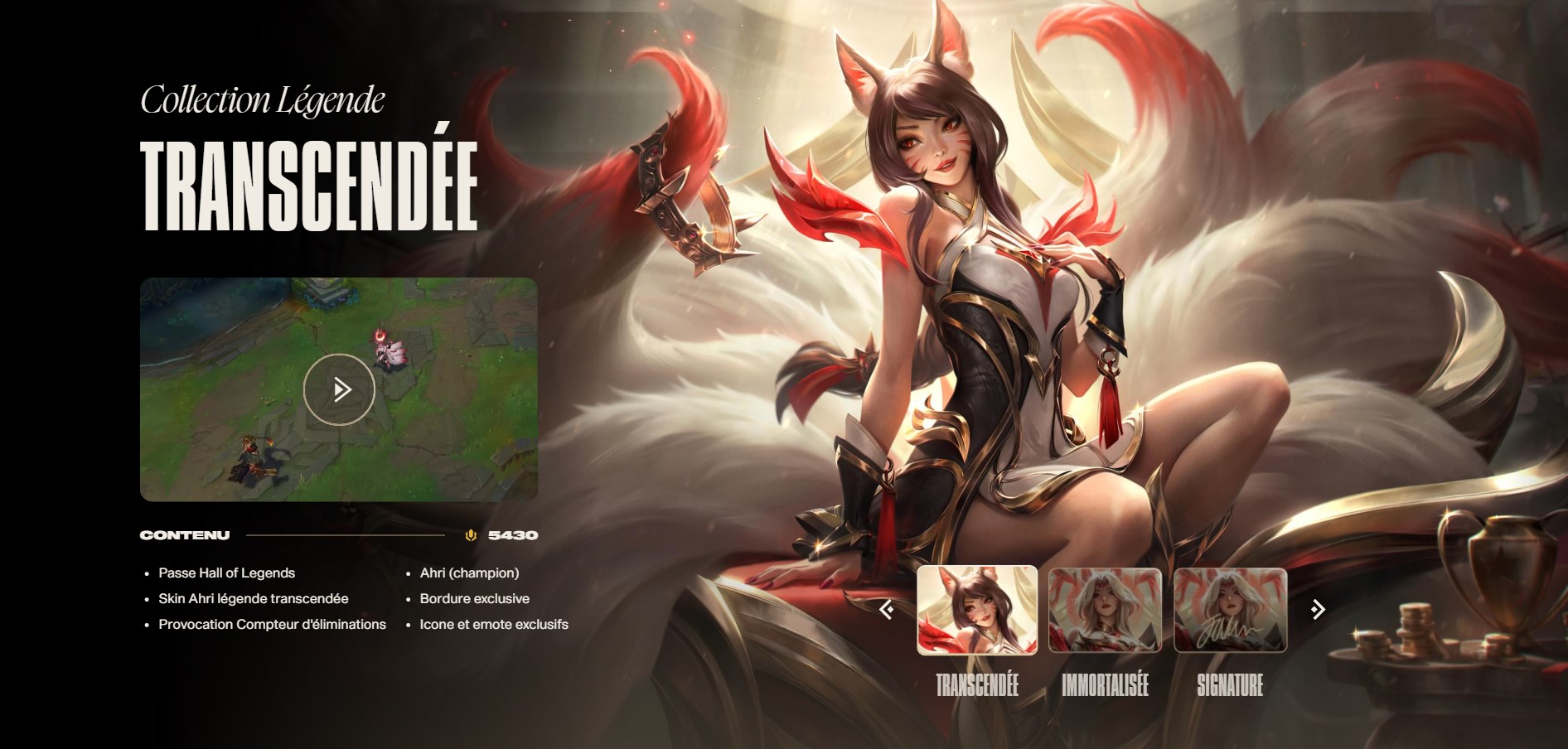Click the Skin Ahri légende transcendée entry
Screen dimensions: 1568x749
(253, 598)
